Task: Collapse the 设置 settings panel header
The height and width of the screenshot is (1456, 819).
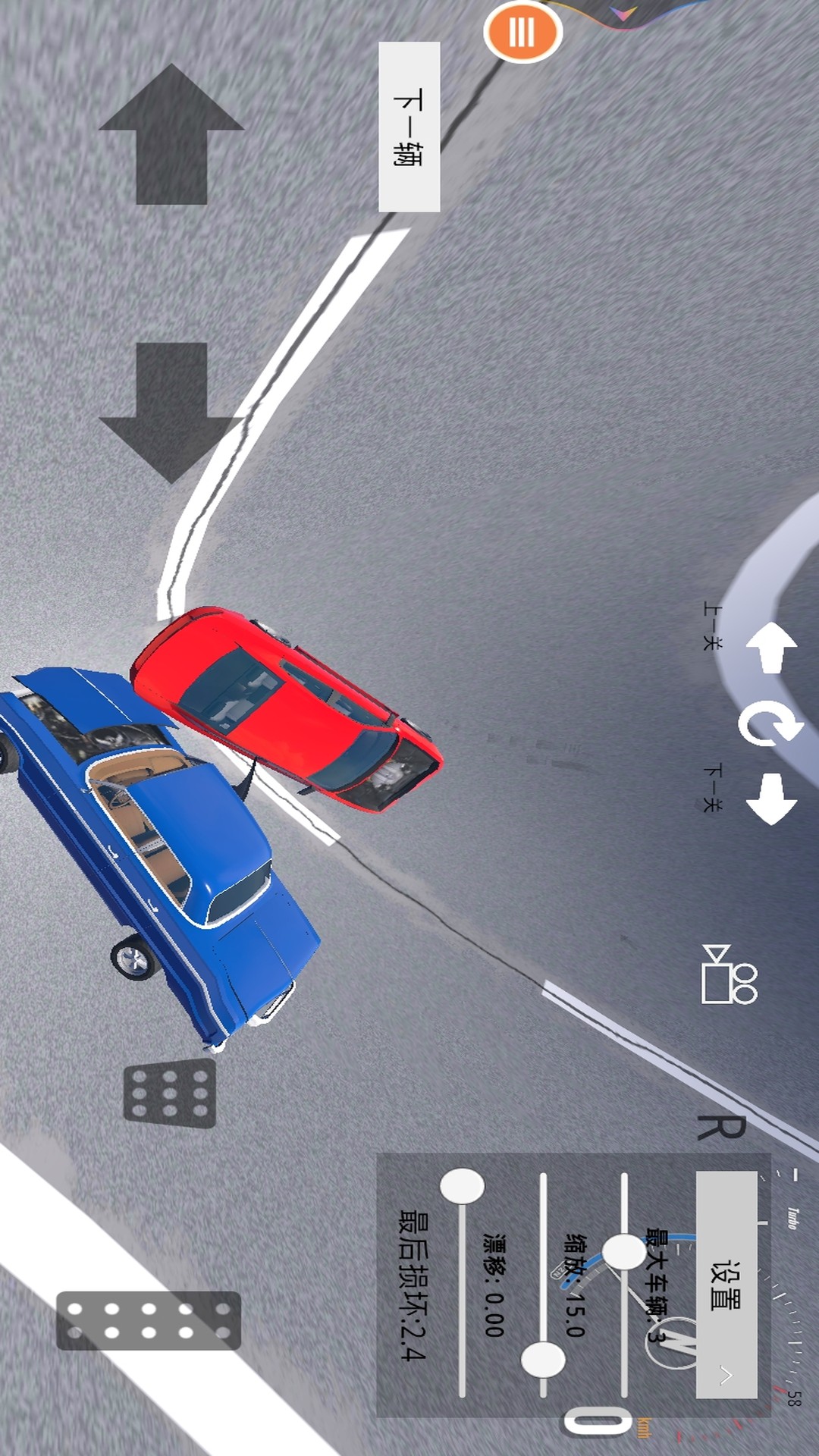Action: 726,1285
